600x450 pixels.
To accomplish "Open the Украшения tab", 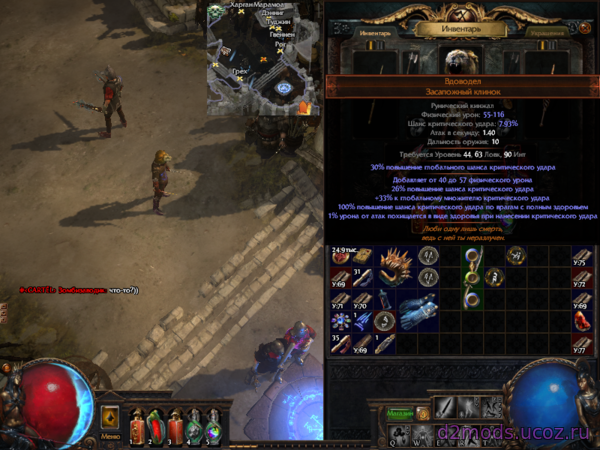I will [546, 31].
